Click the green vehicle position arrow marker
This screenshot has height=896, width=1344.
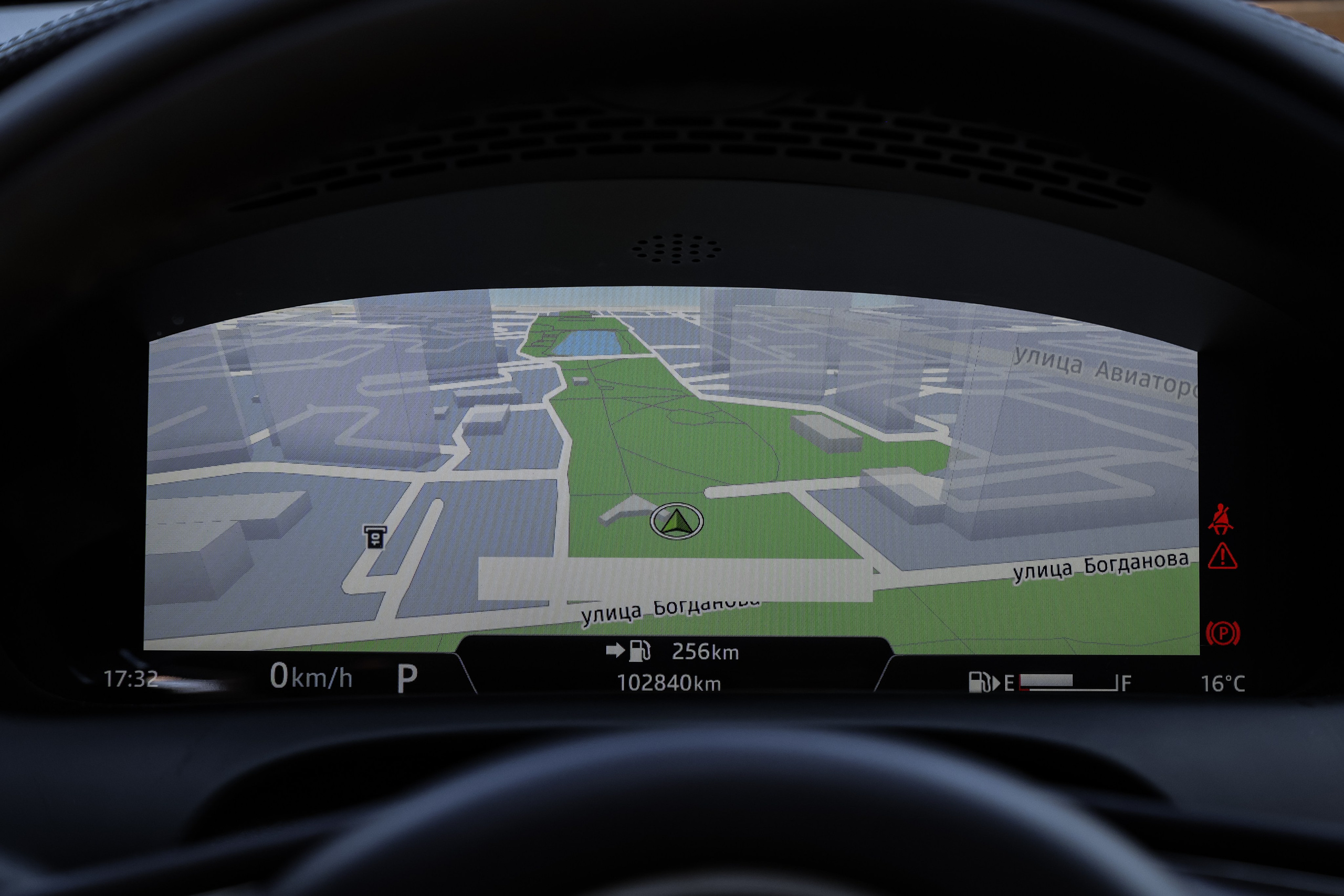677,521
